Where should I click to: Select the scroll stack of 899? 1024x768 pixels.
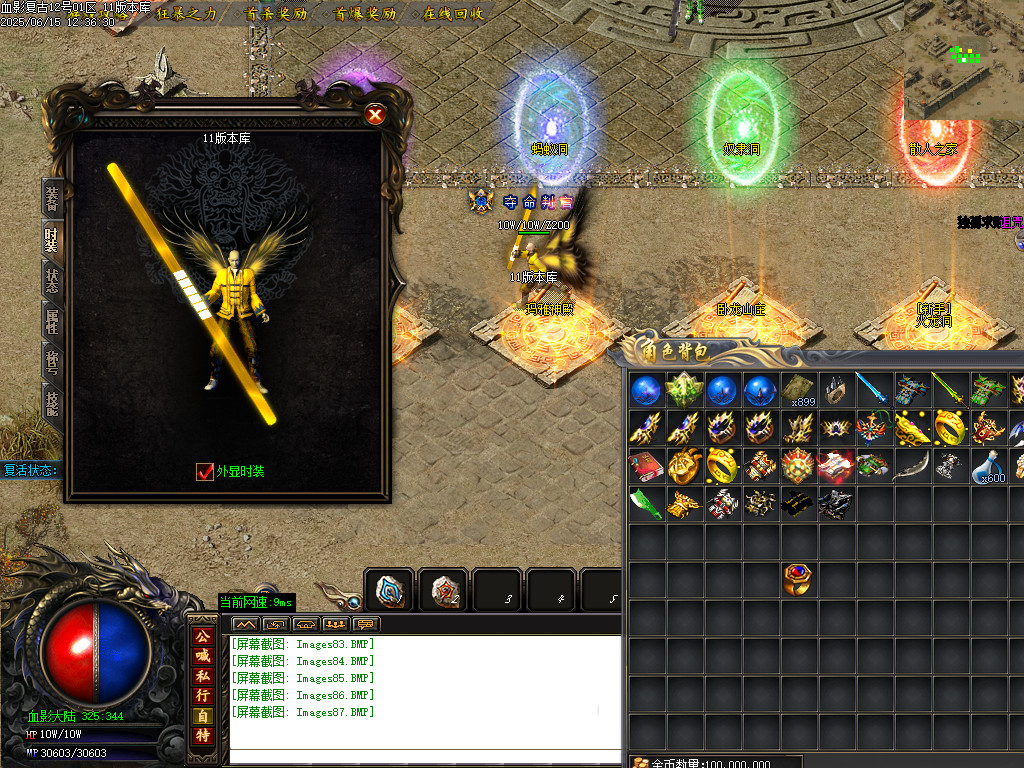coord(798,390)
